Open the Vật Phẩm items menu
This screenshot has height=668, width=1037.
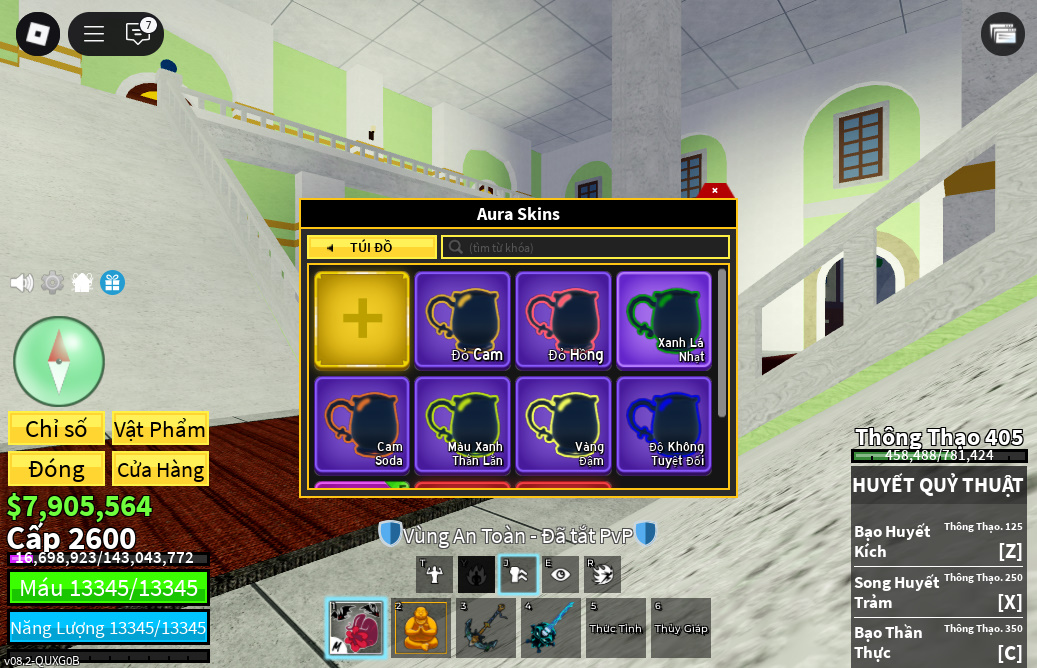(x=160, y=429)
